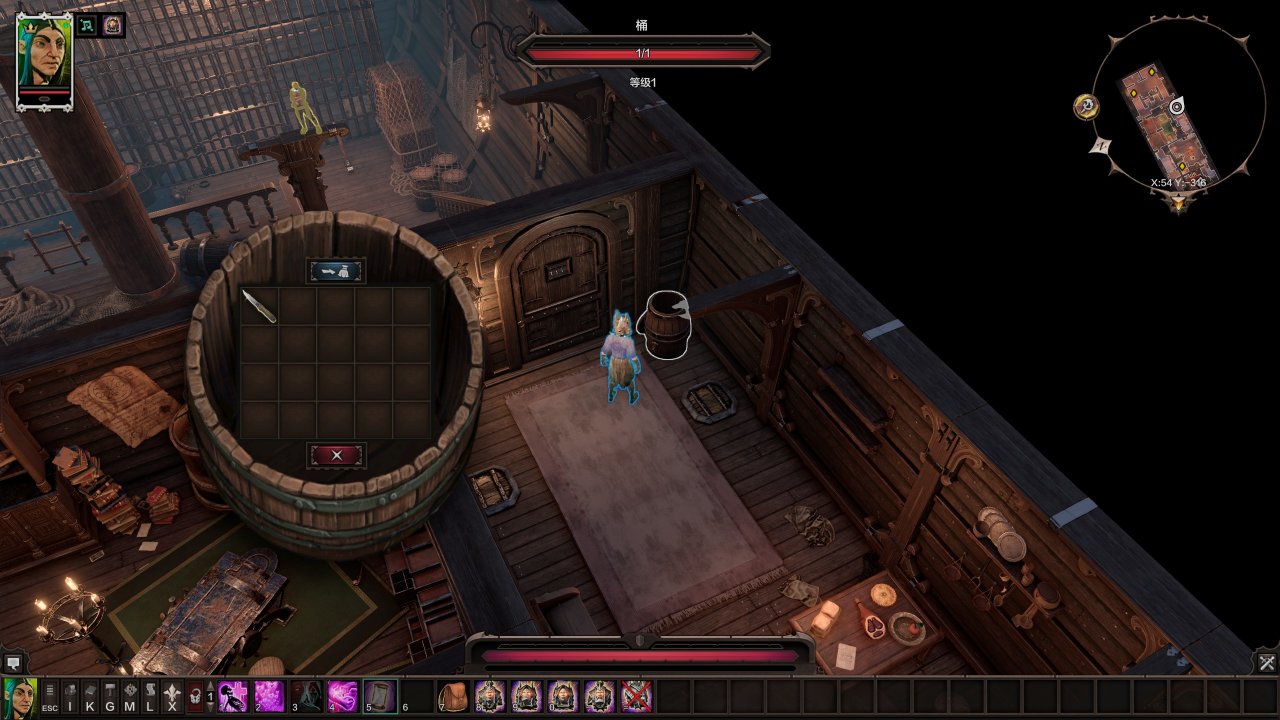Open the chat log speech bubble
1280x720 pixels.
pyautogui.click(x=13, y=662)
